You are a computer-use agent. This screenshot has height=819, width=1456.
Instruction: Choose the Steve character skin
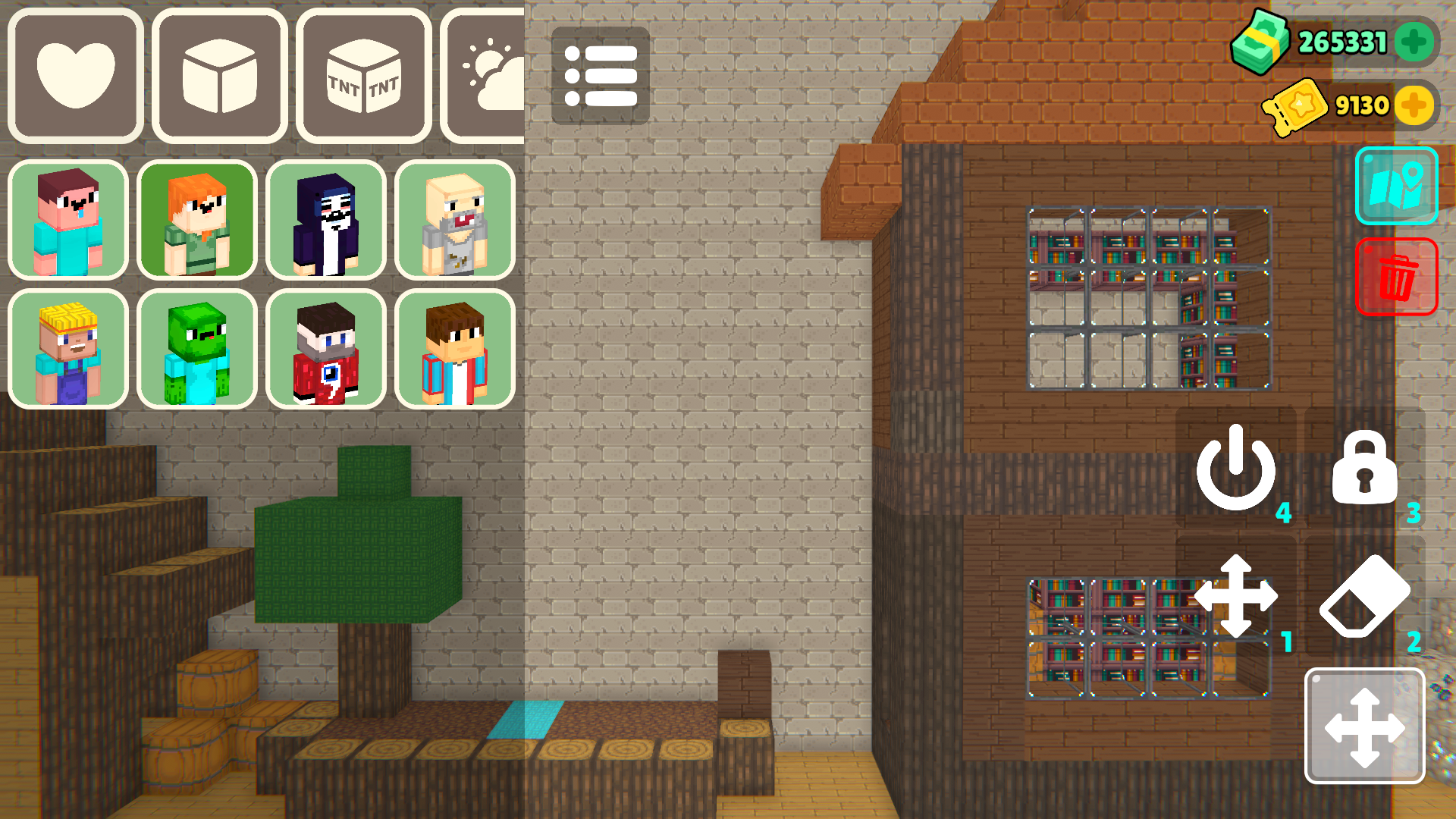tap(67, 221)
